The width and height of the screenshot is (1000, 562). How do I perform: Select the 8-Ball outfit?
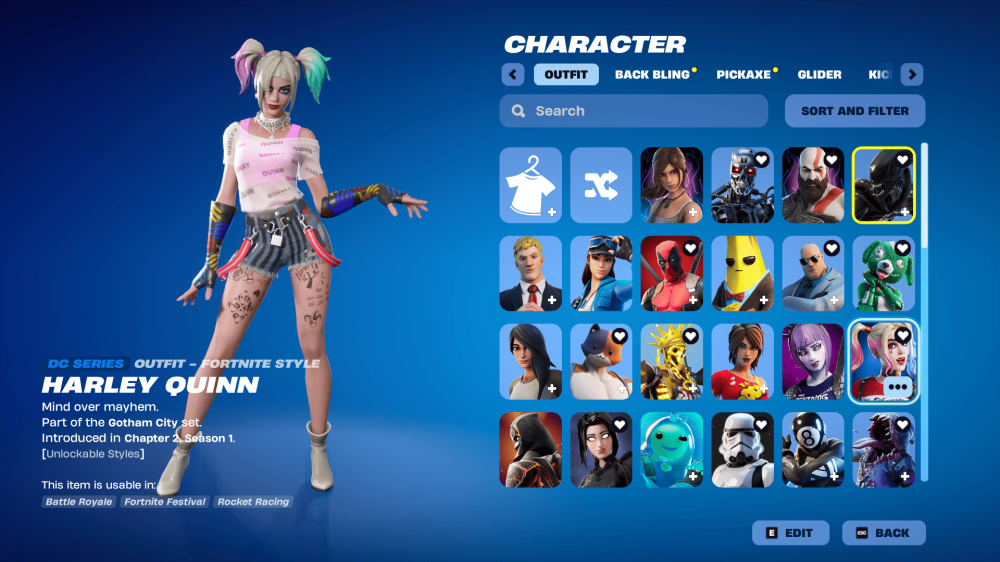(x=812, y=449)
